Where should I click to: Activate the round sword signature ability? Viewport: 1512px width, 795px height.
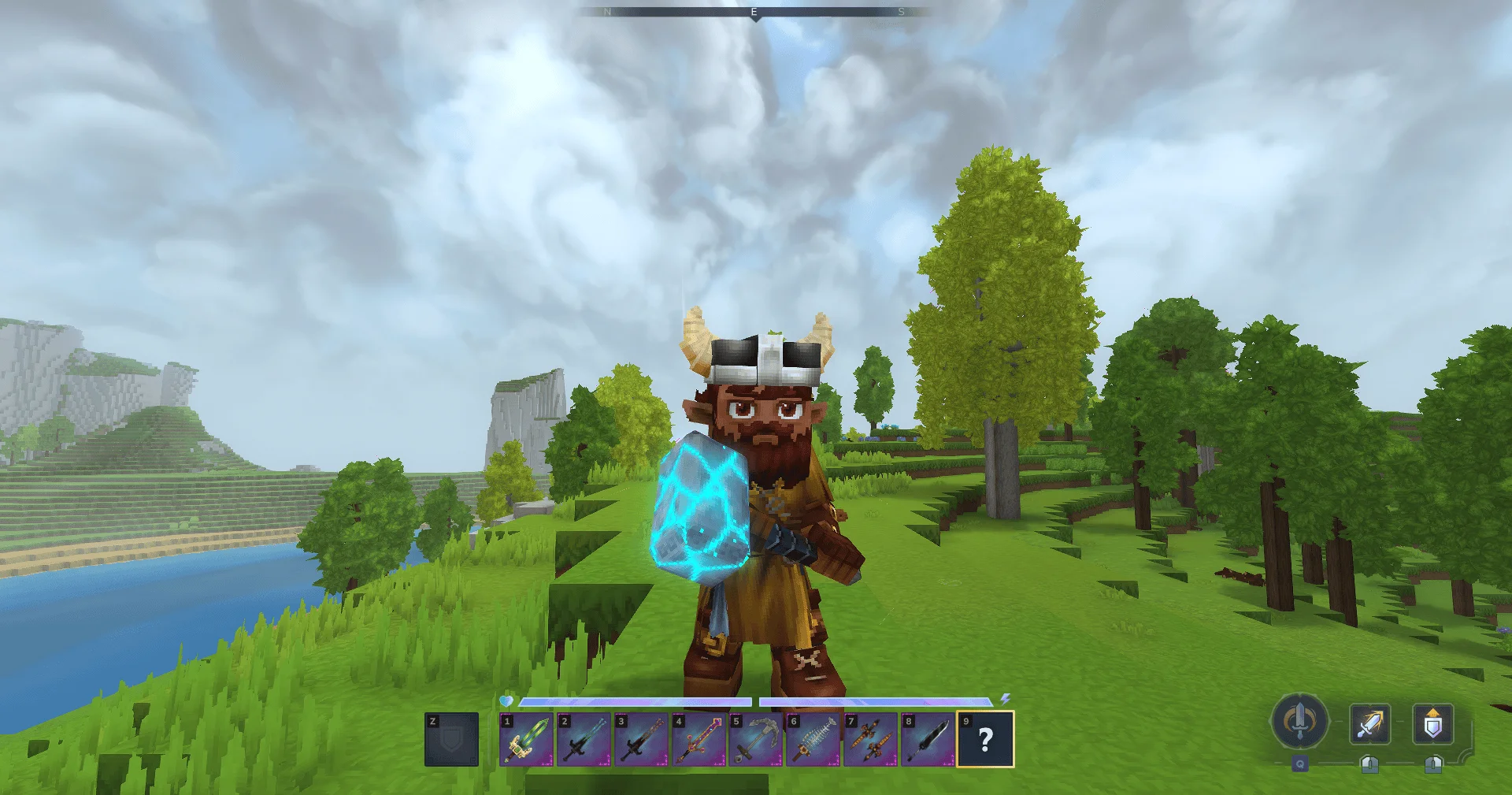coord(1300,722)
